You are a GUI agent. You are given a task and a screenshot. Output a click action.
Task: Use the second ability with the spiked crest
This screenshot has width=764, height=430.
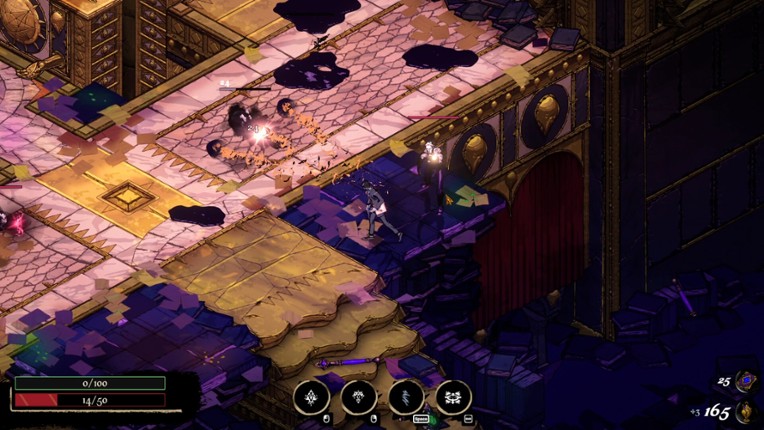[359, 397]
